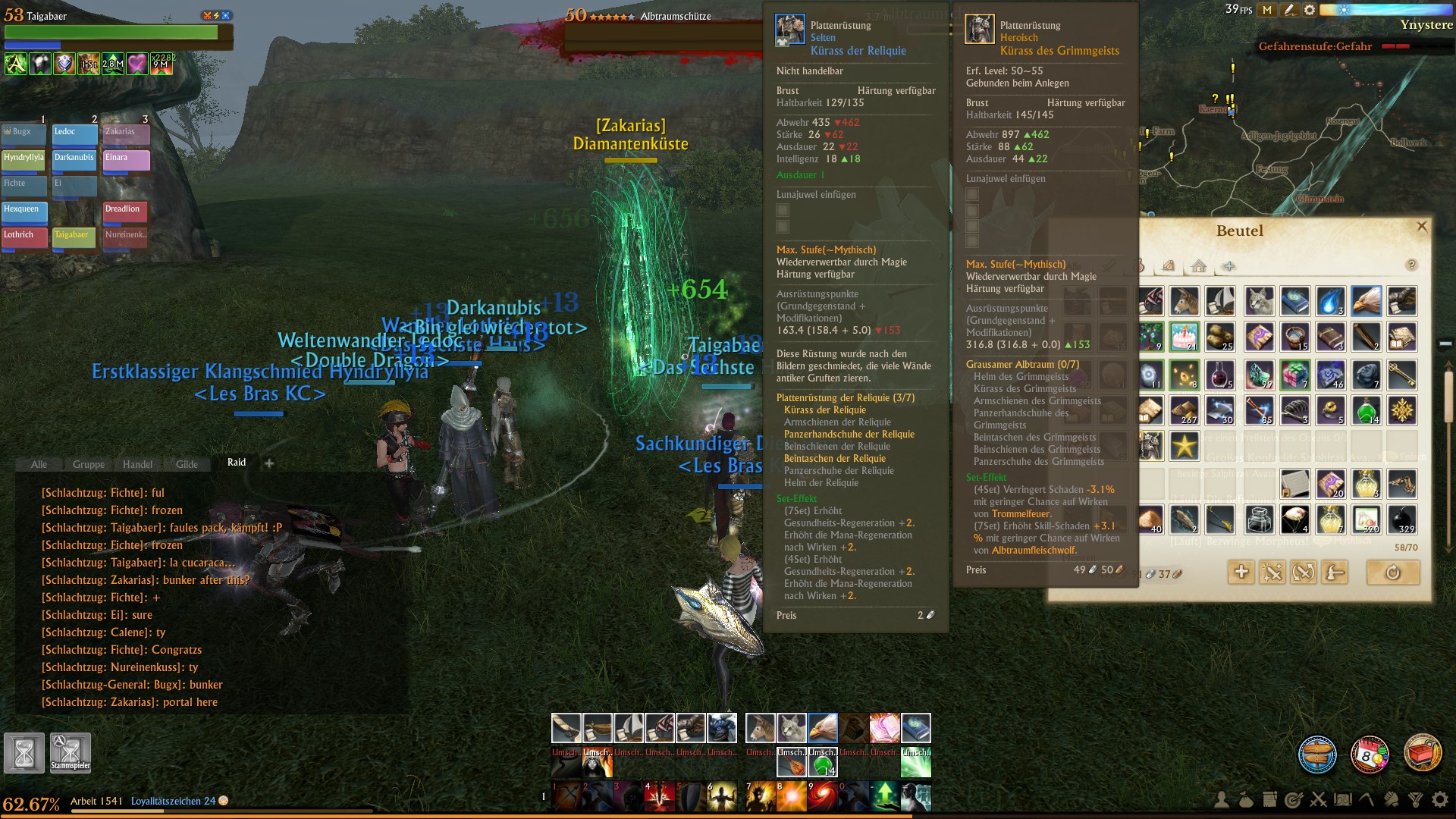
Task: Open the settings gear icon in bottom-right corner
Action: coord(1441,800)
